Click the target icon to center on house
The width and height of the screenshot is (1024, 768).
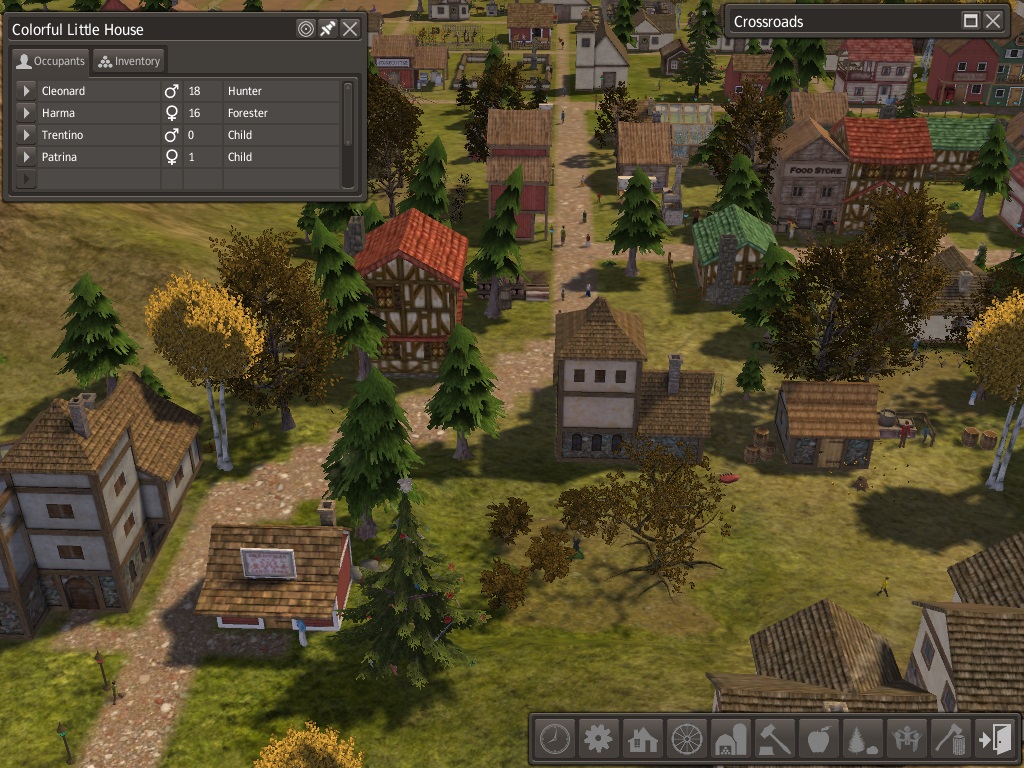[x=306, y=29]
